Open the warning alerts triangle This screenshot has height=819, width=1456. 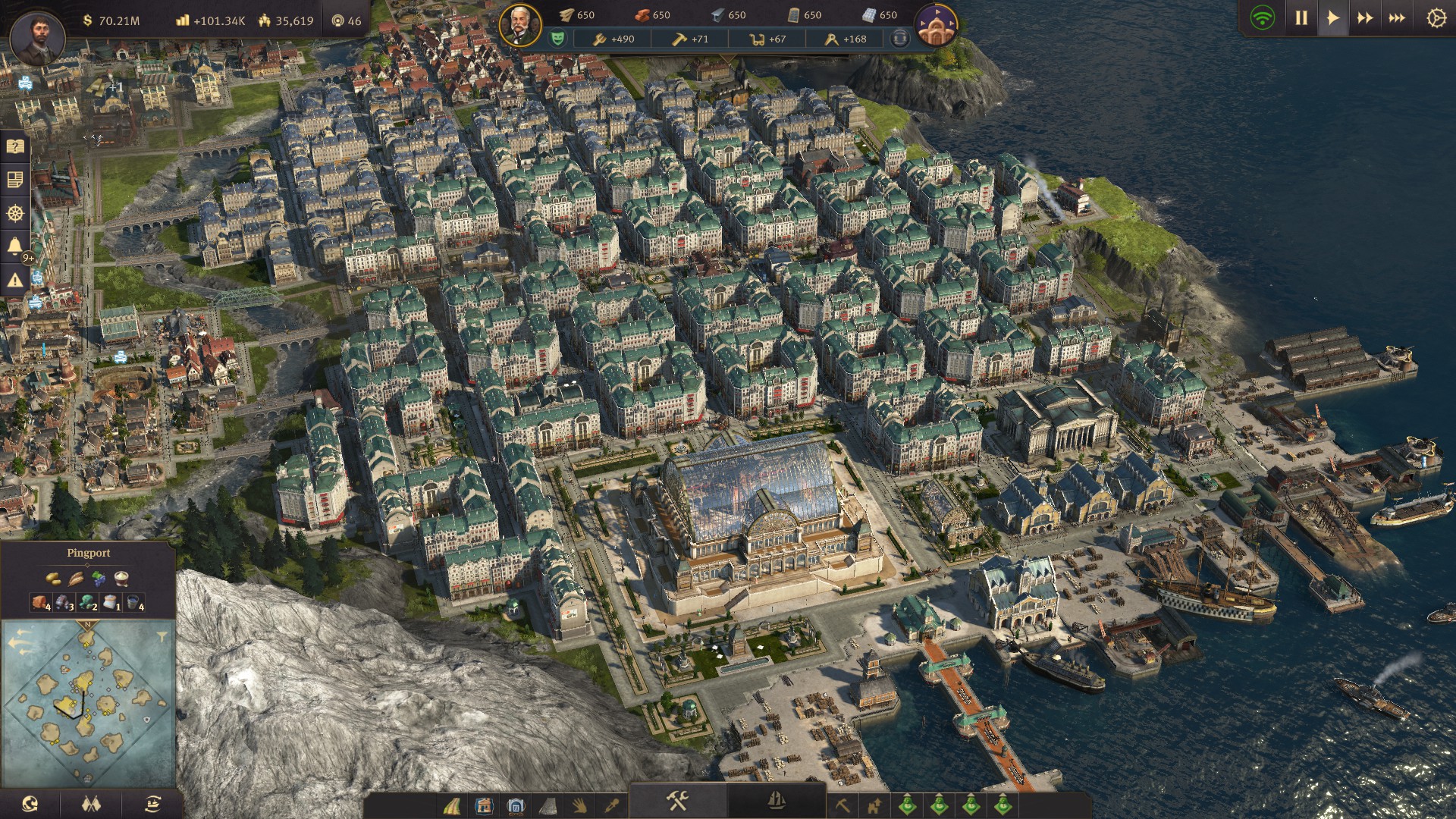pos(15,280)
